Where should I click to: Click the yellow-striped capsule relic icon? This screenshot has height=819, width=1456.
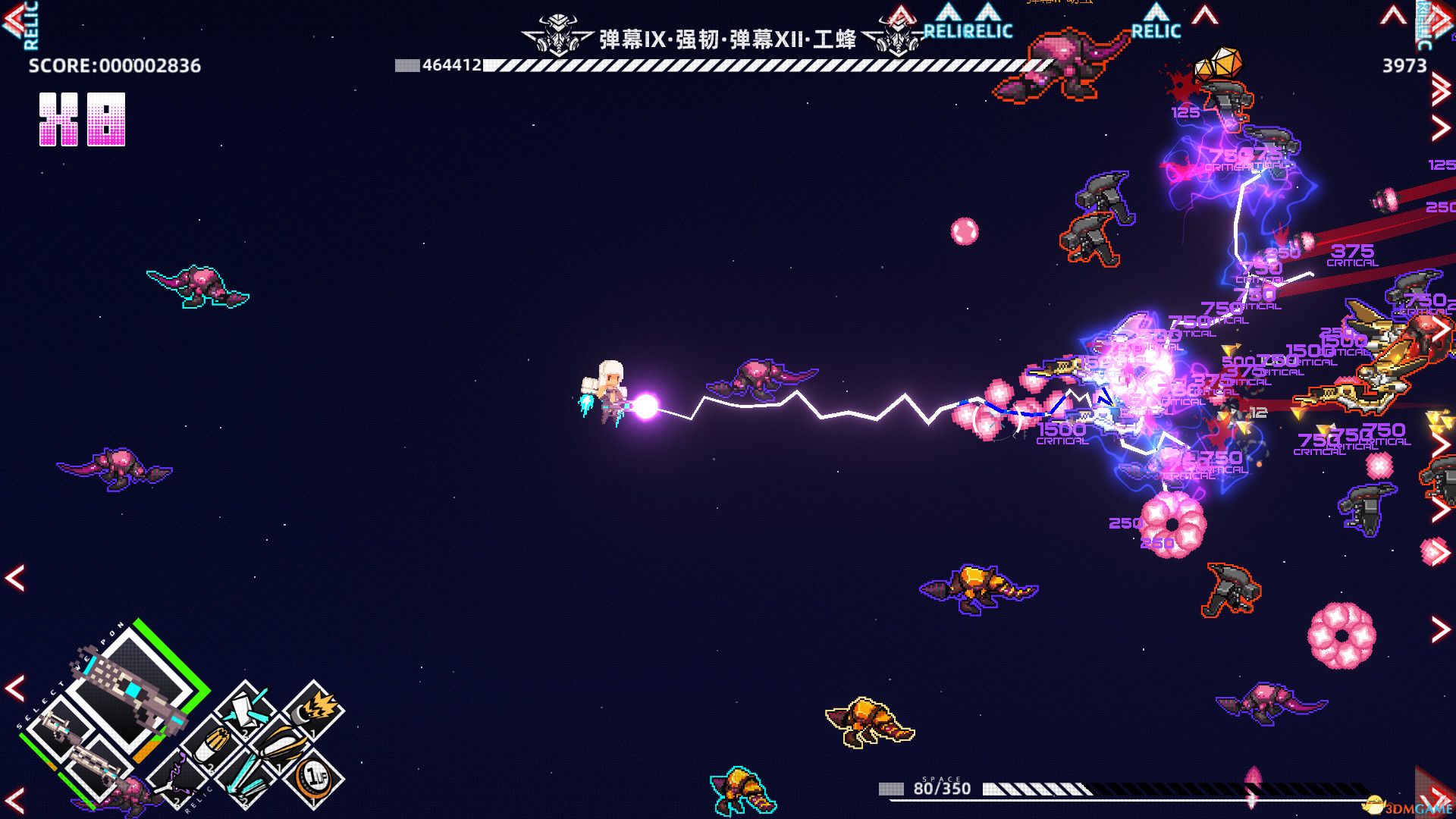pos(280,744)
